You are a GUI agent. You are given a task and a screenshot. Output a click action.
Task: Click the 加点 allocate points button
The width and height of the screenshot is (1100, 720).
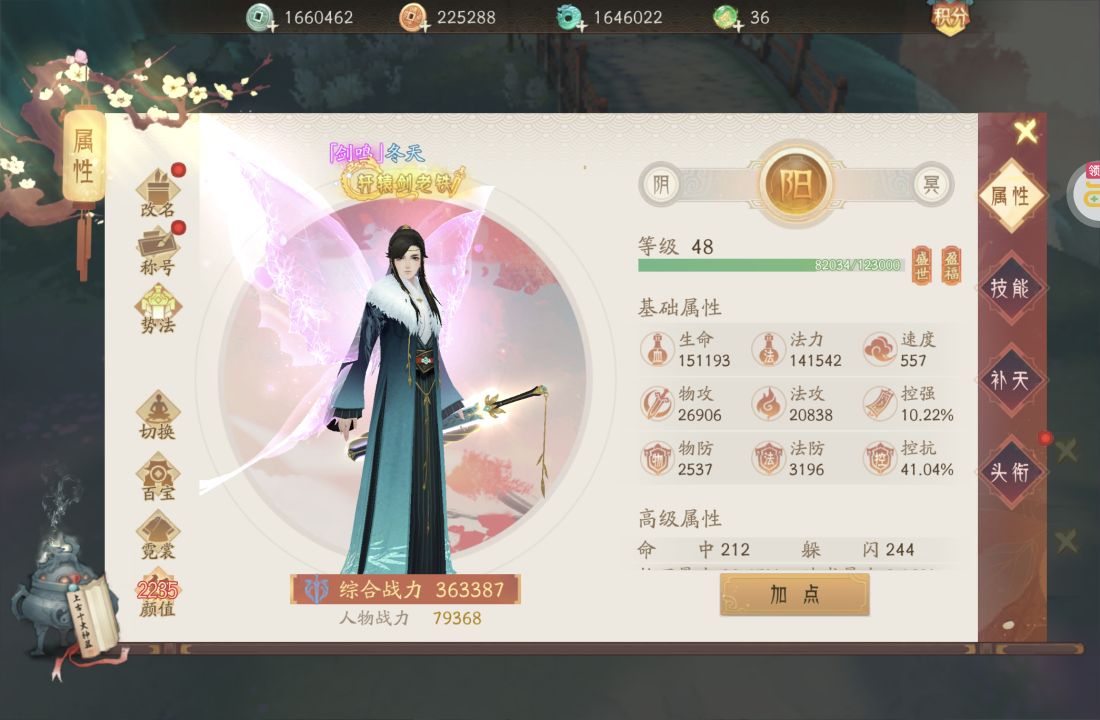(x=794, y=594)
